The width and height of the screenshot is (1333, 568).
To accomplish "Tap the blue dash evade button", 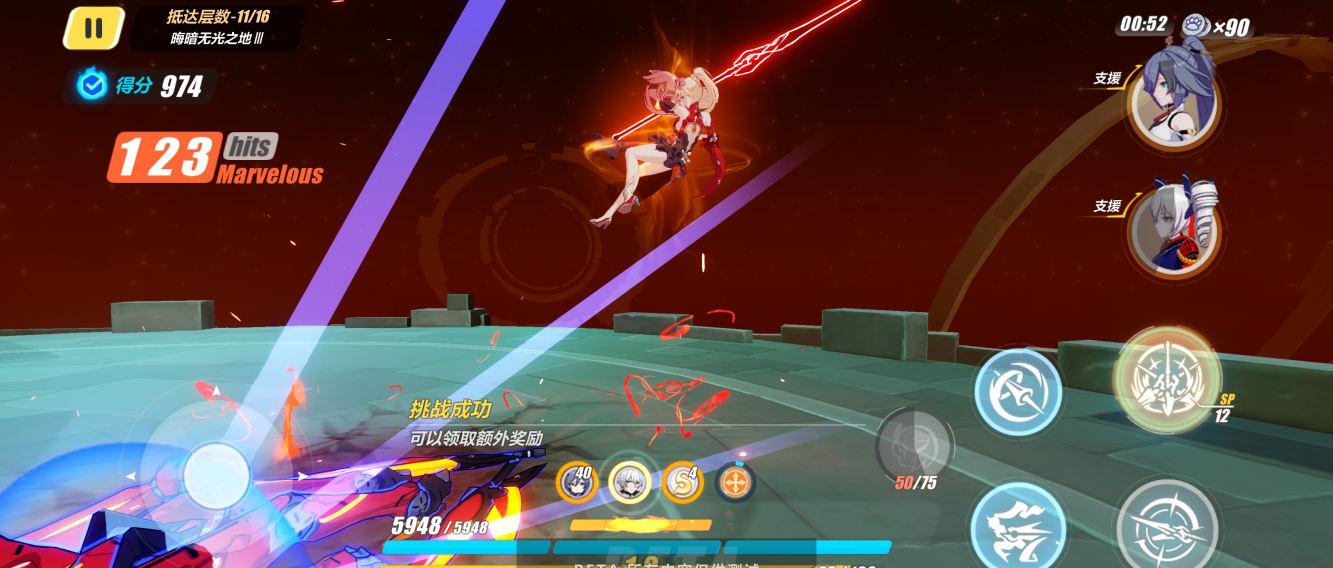I will 1017,525.
